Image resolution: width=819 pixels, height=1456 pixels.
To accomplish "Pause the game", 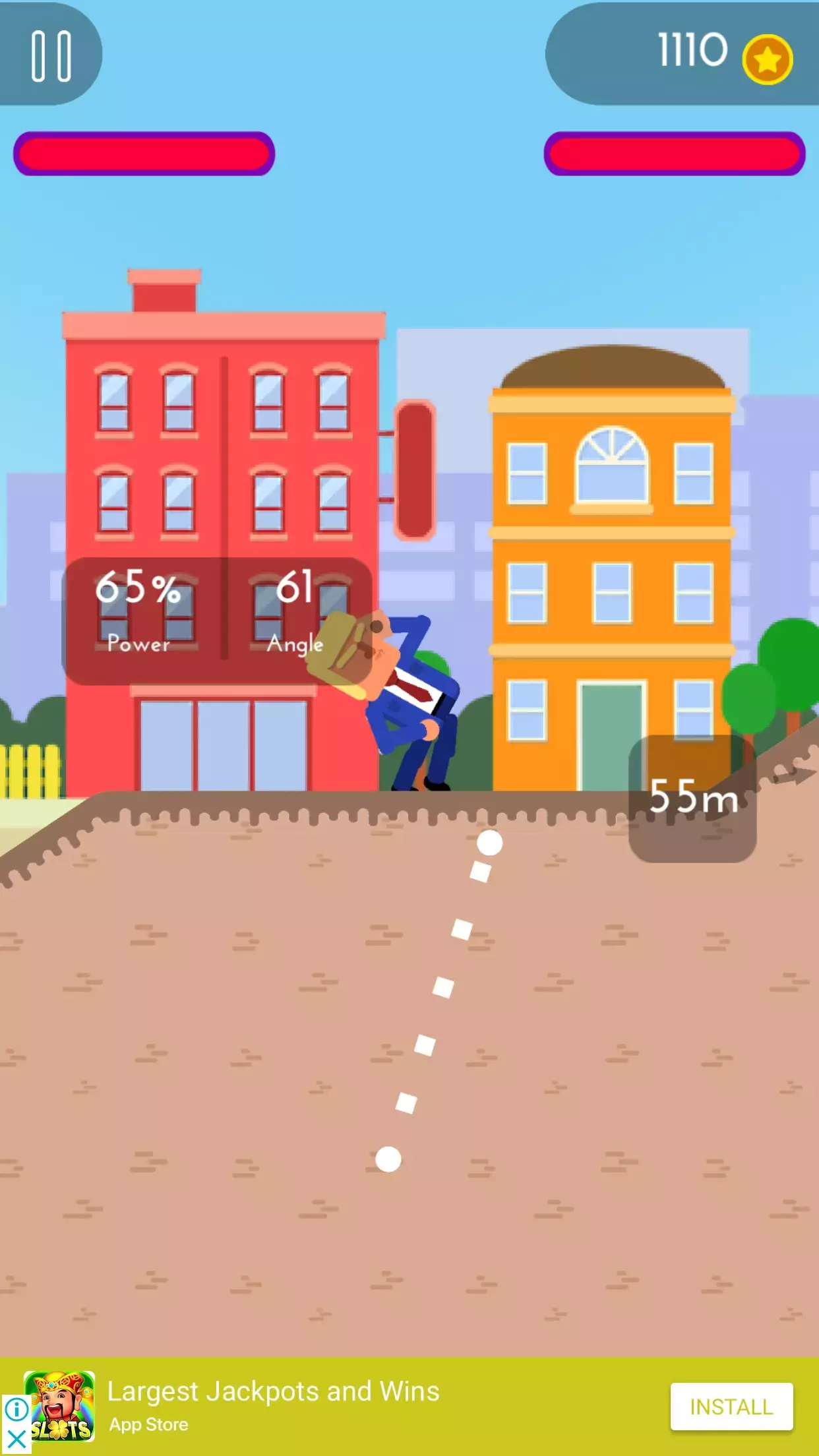I will pyautogui.click(x=51, y=56).
